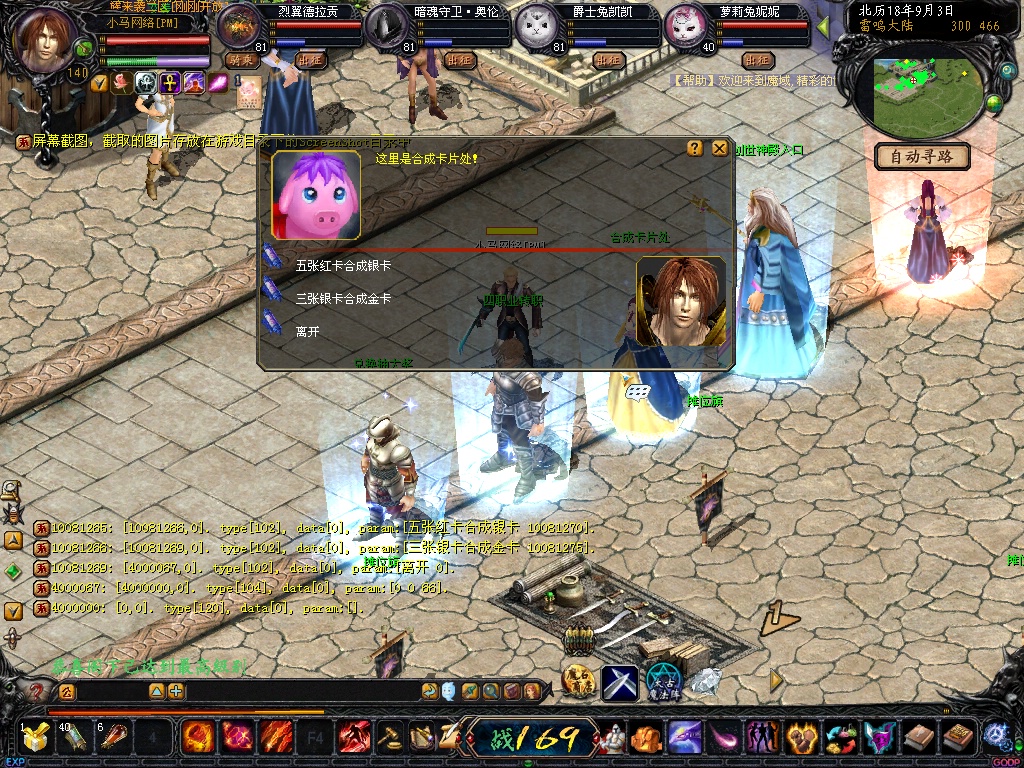Close the card synthesis dialog
1024x768 pixels.
tap(719, 148)
